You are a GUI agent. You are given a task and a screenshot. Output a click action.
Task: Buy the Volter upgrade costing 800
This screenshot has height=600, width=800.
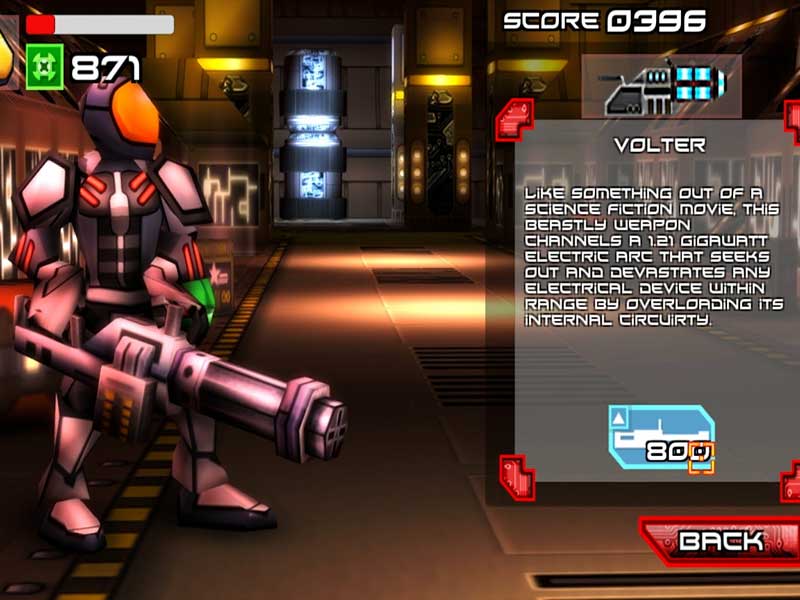(x=661, y=438)
